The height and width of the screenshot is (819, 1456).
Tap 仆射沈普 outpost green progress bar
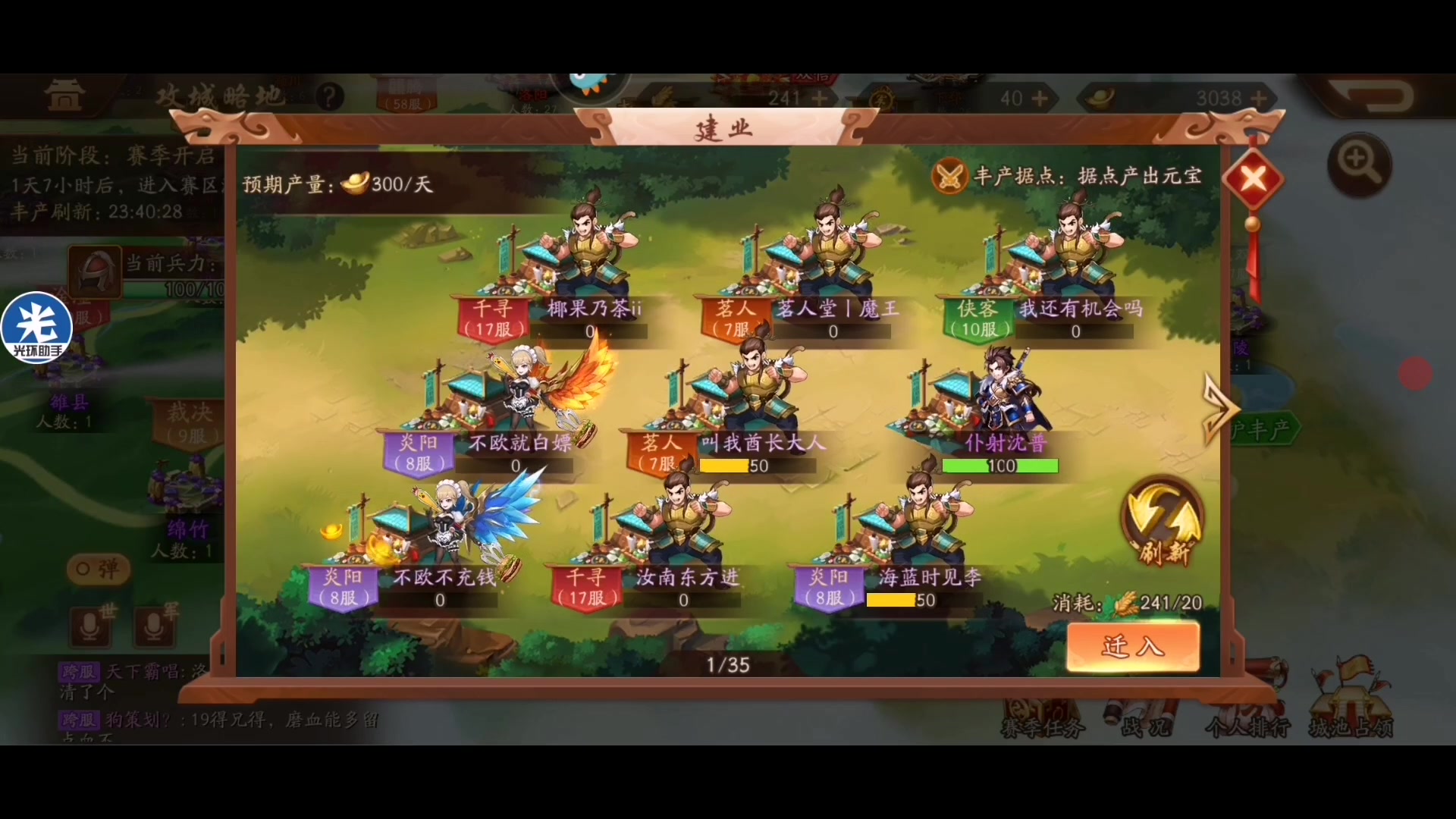[999, 466]
